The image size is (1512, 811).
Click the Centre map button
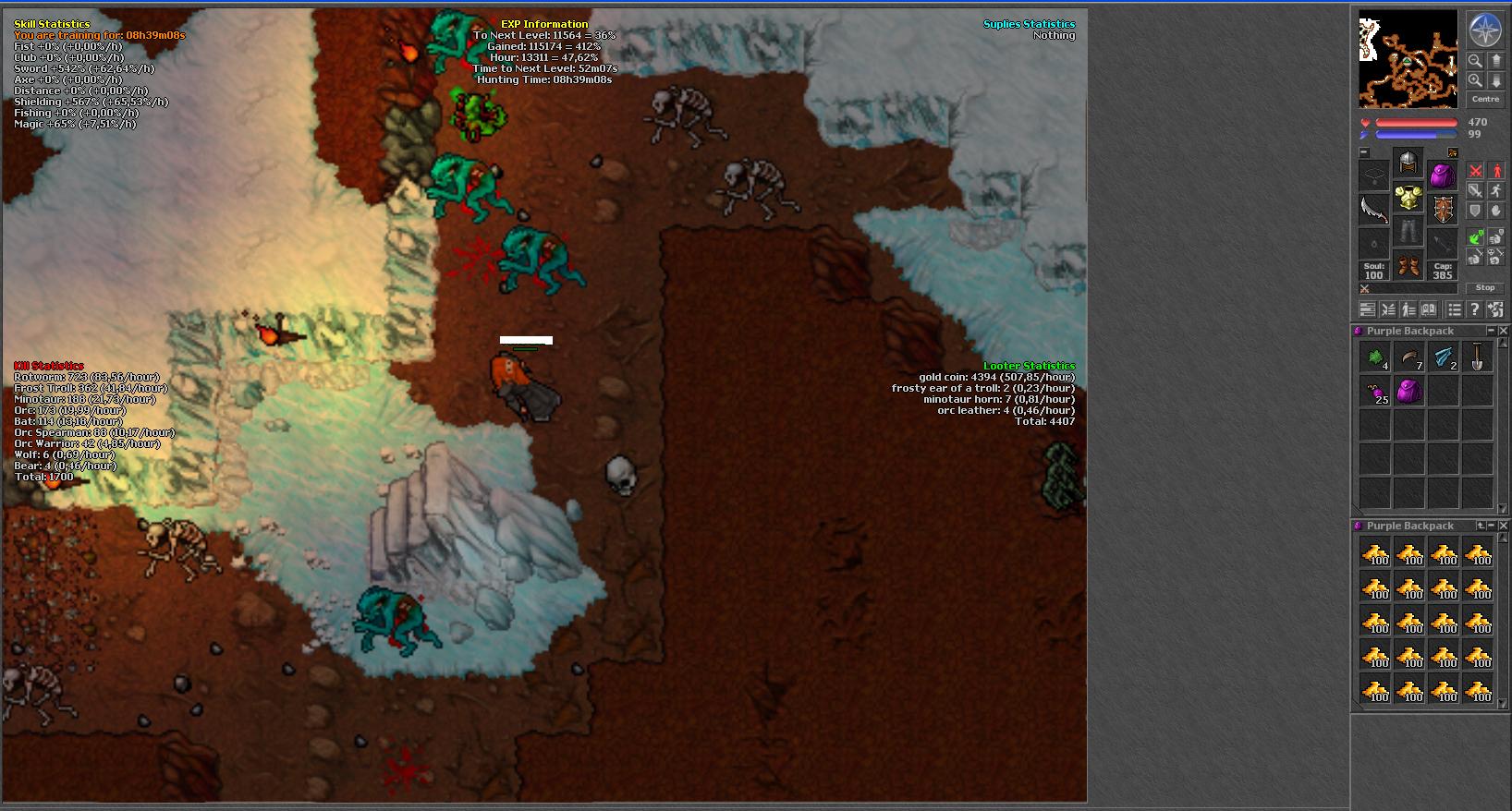coord(1485,99)
